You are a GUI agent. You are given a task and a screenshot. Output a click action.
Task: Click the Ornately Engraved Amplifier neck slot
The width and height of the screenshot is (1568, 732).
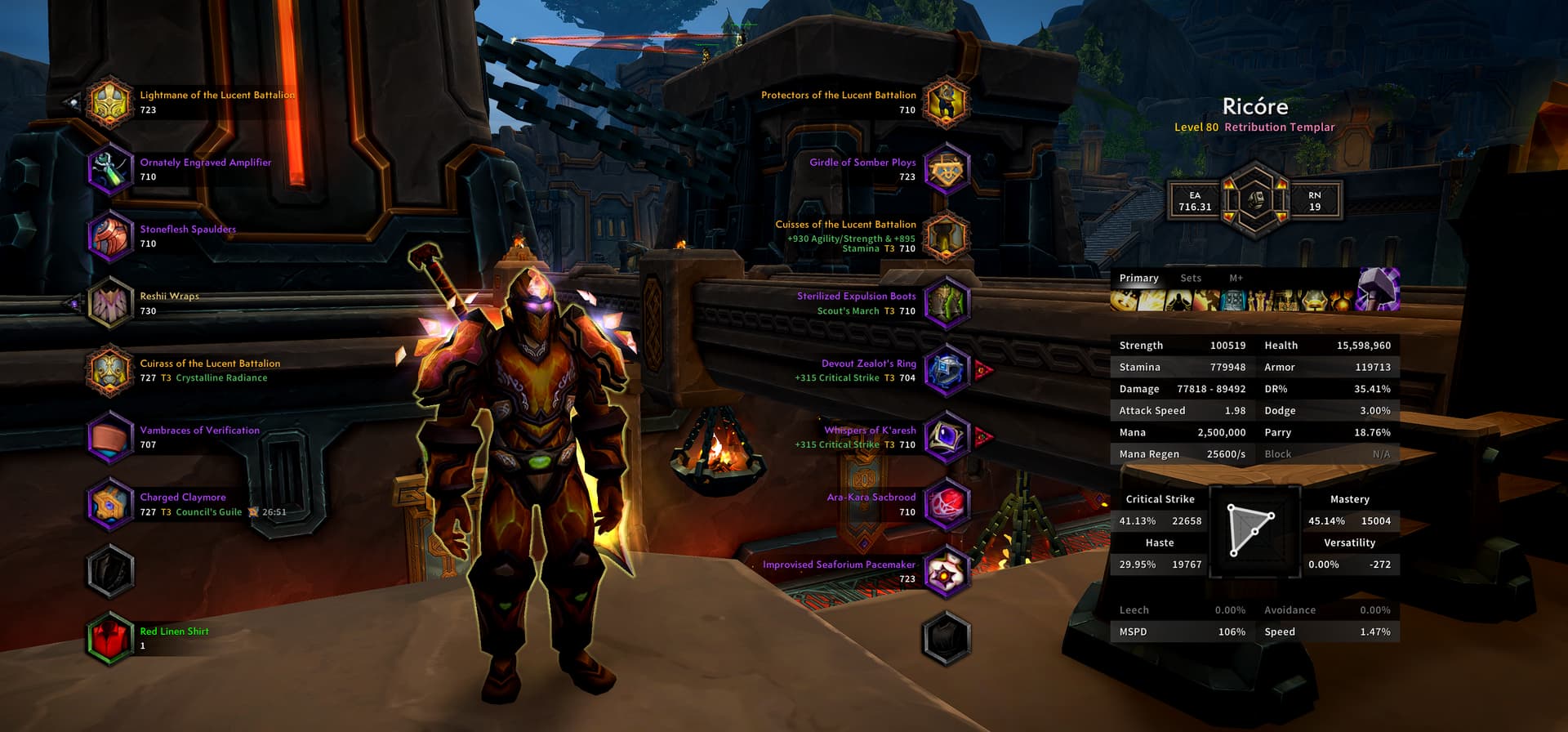pyautogui.click(x=110, y=169)
